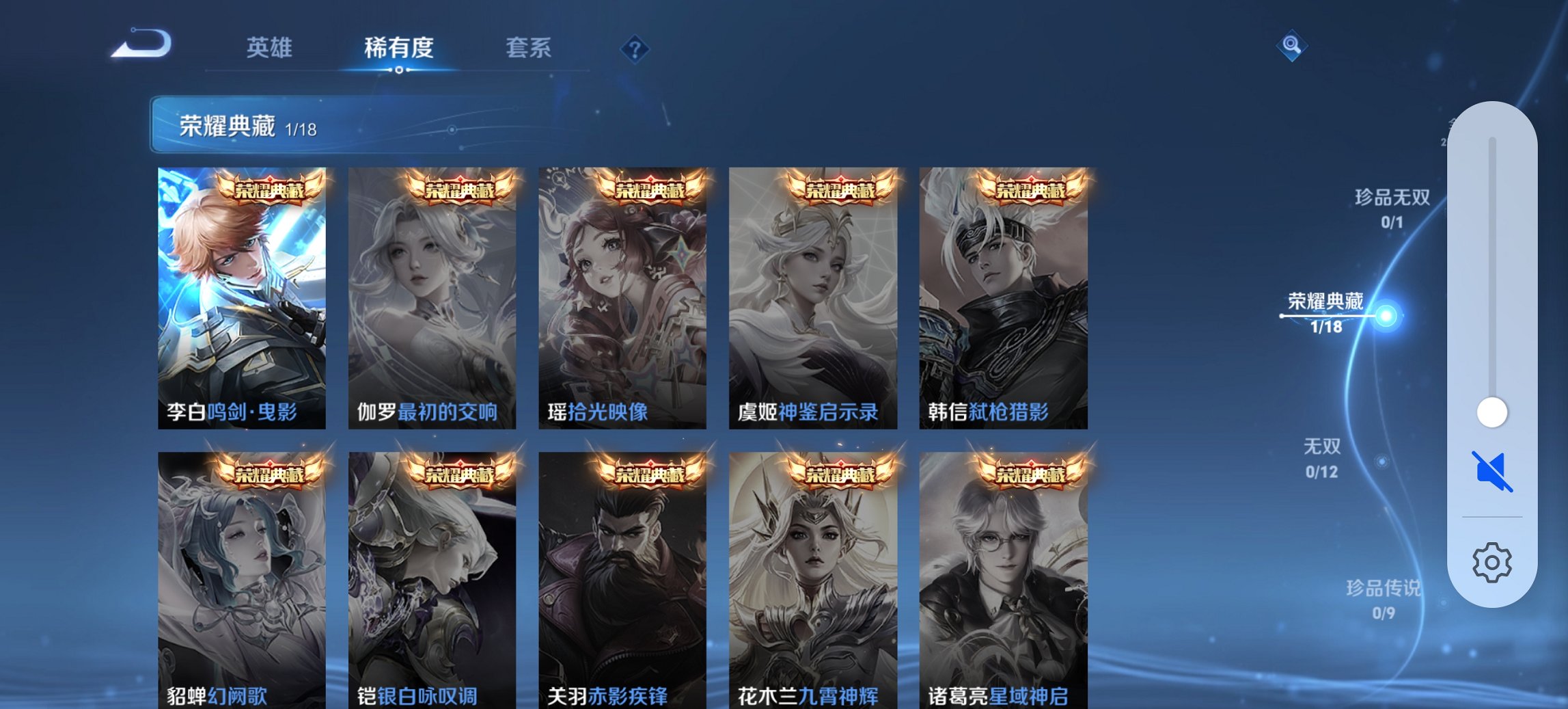Select the 稀有度 tab
The height and width of the screenshot is (709, 1568).
(x=399, y=48)
